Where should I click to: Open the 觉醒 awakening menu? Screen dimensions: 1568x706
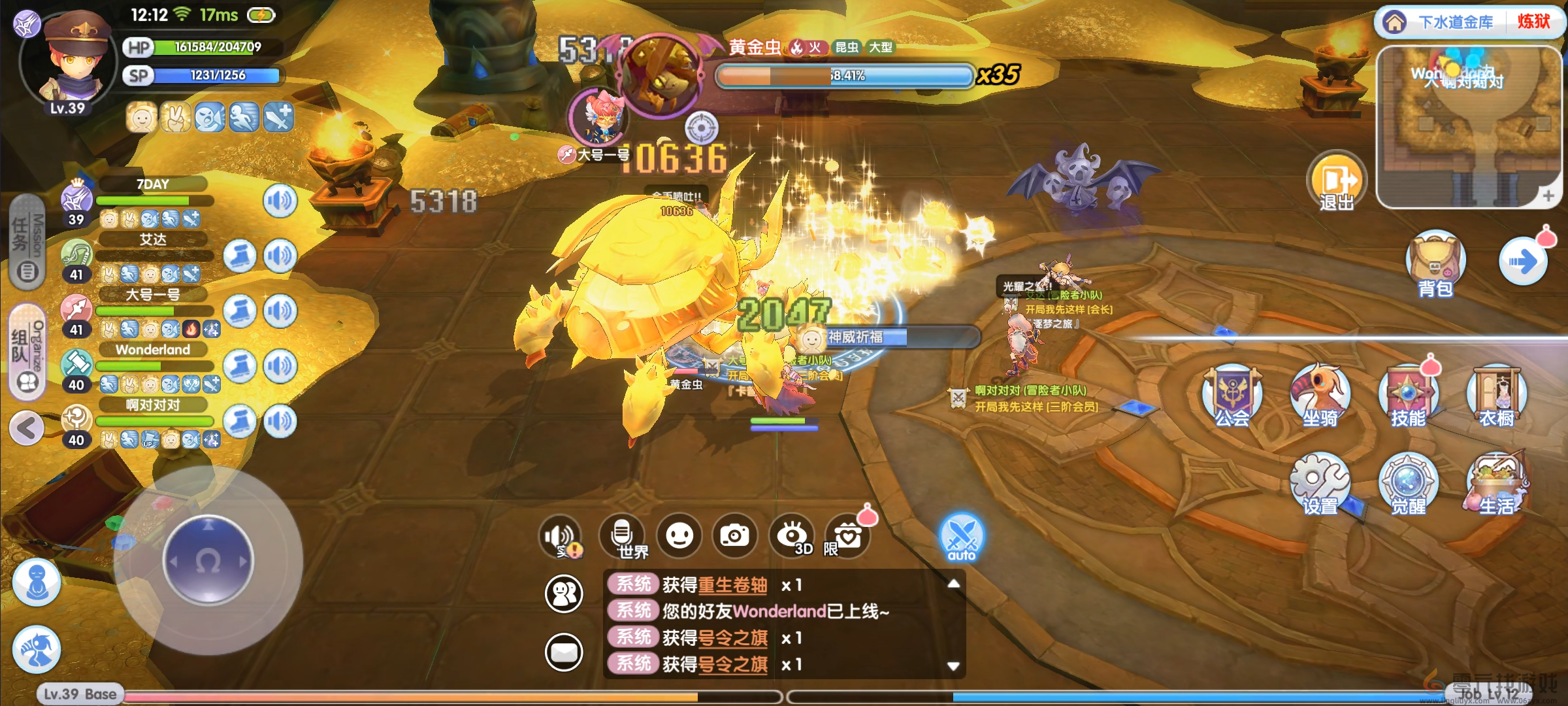click(1408, 484)
